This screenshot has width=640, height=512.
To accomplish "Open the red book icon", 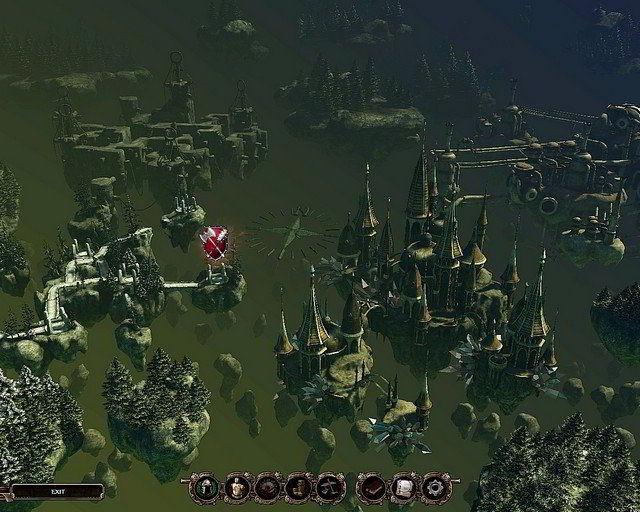I will coord(371,487).
